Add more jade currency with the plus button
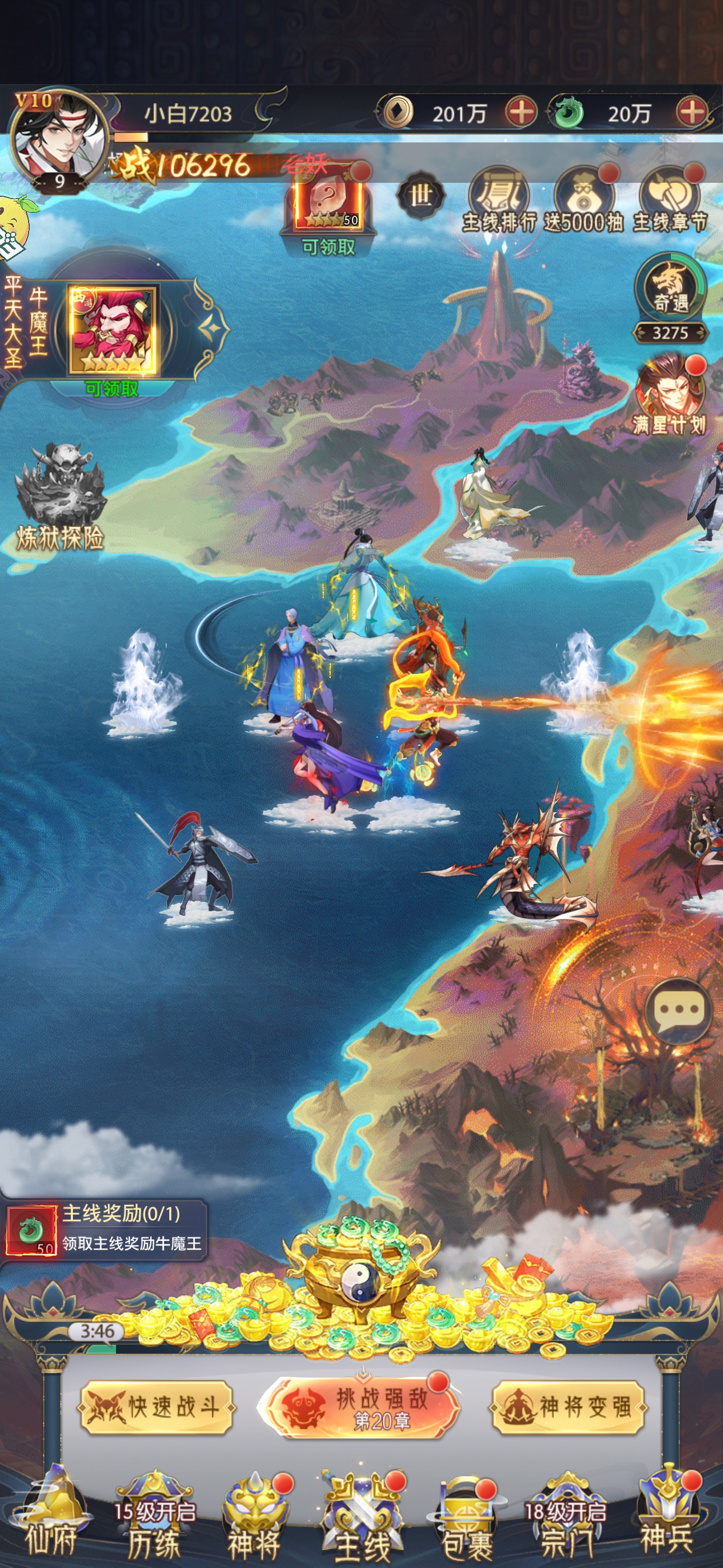This screenshot has width=723, height=1568. (692, 113)
